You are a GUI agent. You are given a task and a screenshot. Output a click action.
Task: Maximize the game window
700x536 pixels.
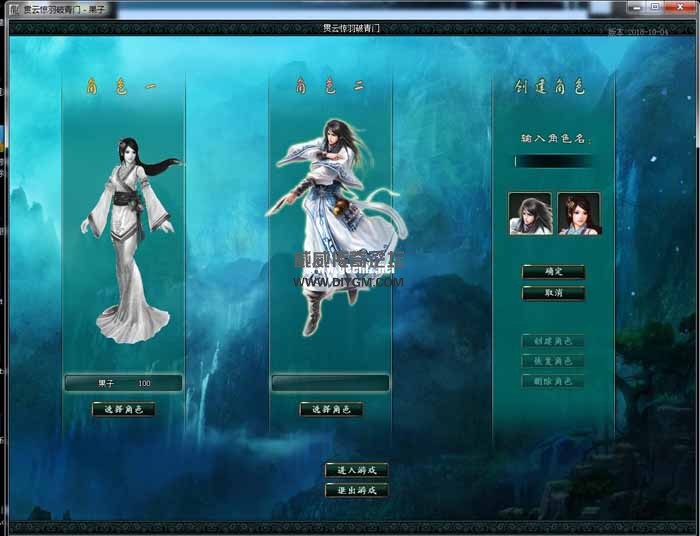click(x=655, y=6)
